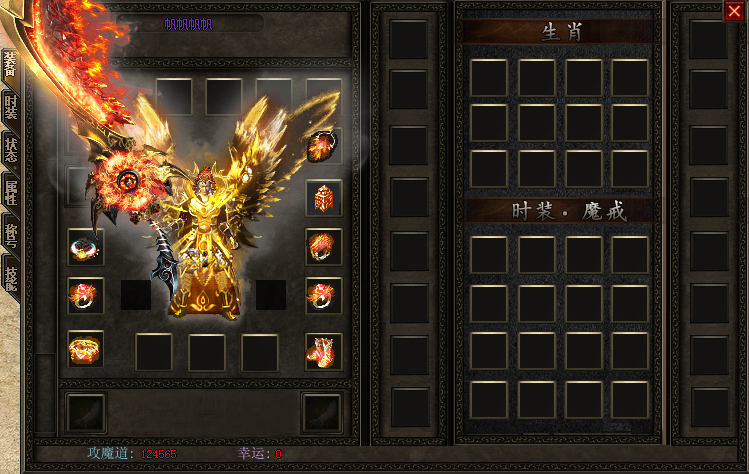749x474 pixels.
Task: Show the 状态 status tab
Action: coord(10,151)
